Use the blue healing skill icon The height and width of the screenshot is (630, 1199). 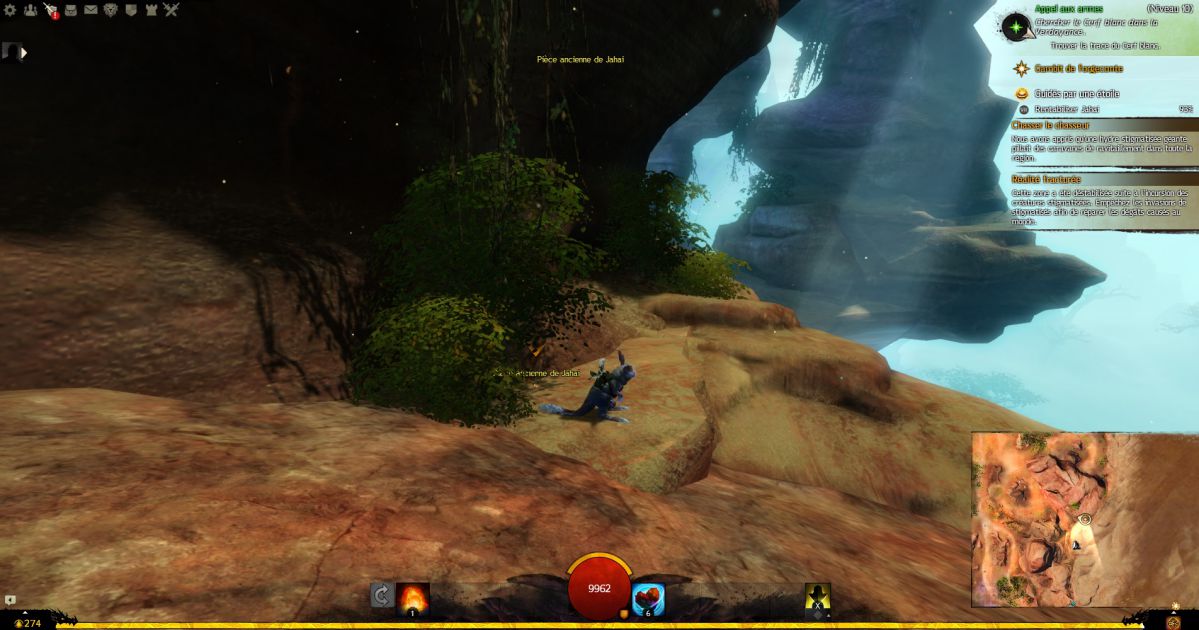648,599
